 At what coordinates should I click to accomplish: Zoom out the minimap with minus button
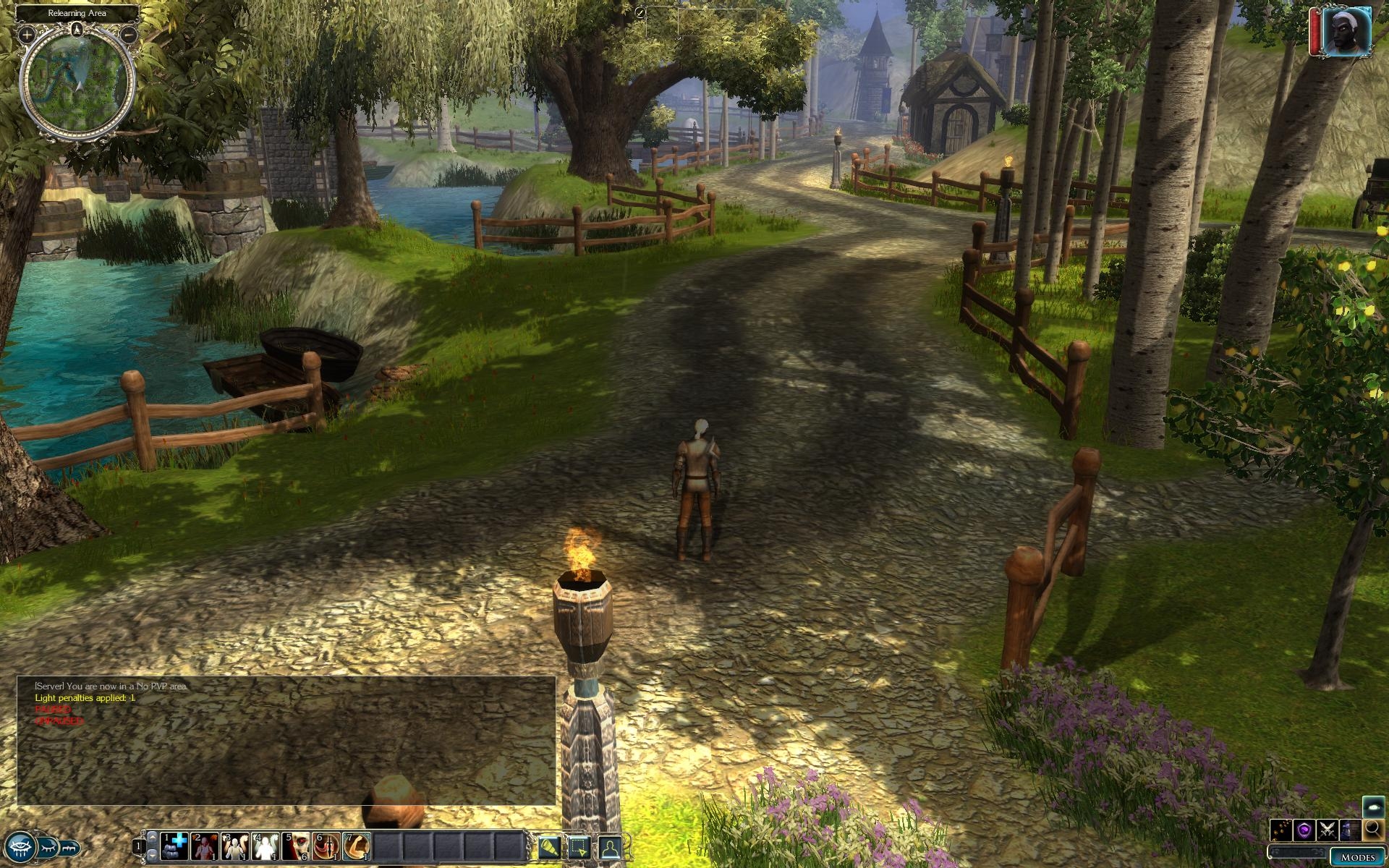[x=129, y=34]
